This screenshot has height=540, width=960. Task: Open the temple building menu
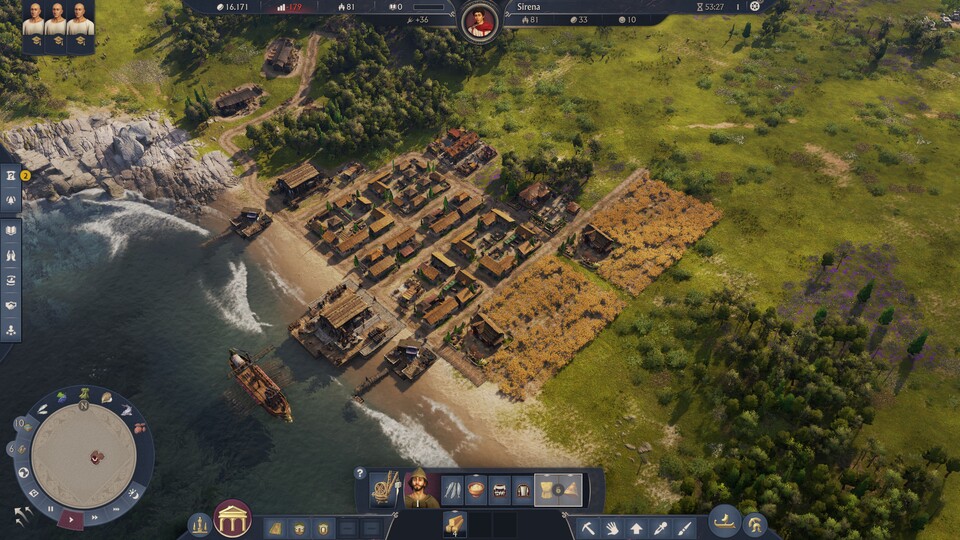point(232,519)
